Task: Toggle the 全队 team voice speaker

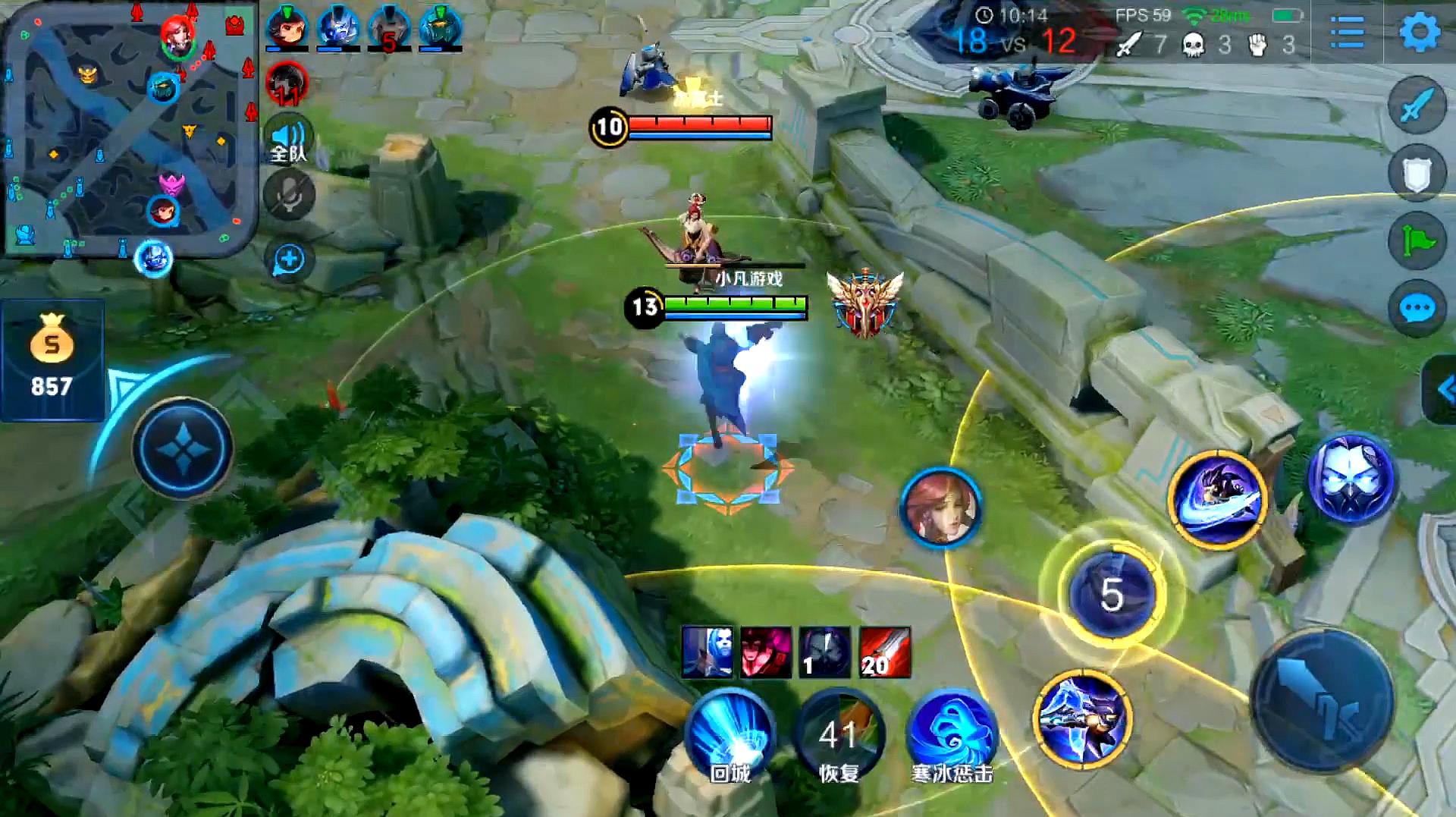Action: pyautogui.click(x=289, y=139)
